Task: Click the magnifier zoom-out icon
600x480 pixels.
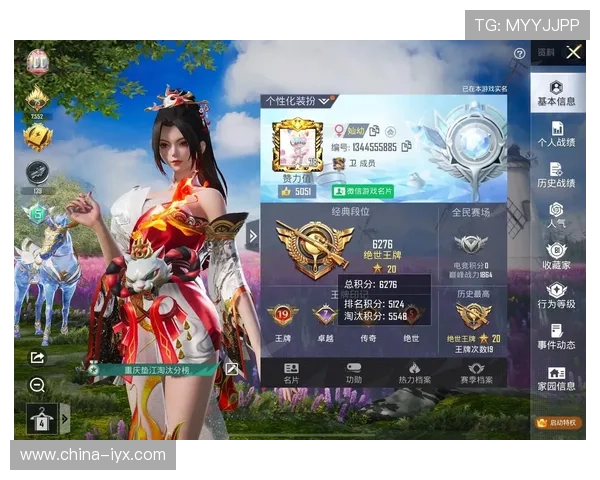Action: coord(37,385)
